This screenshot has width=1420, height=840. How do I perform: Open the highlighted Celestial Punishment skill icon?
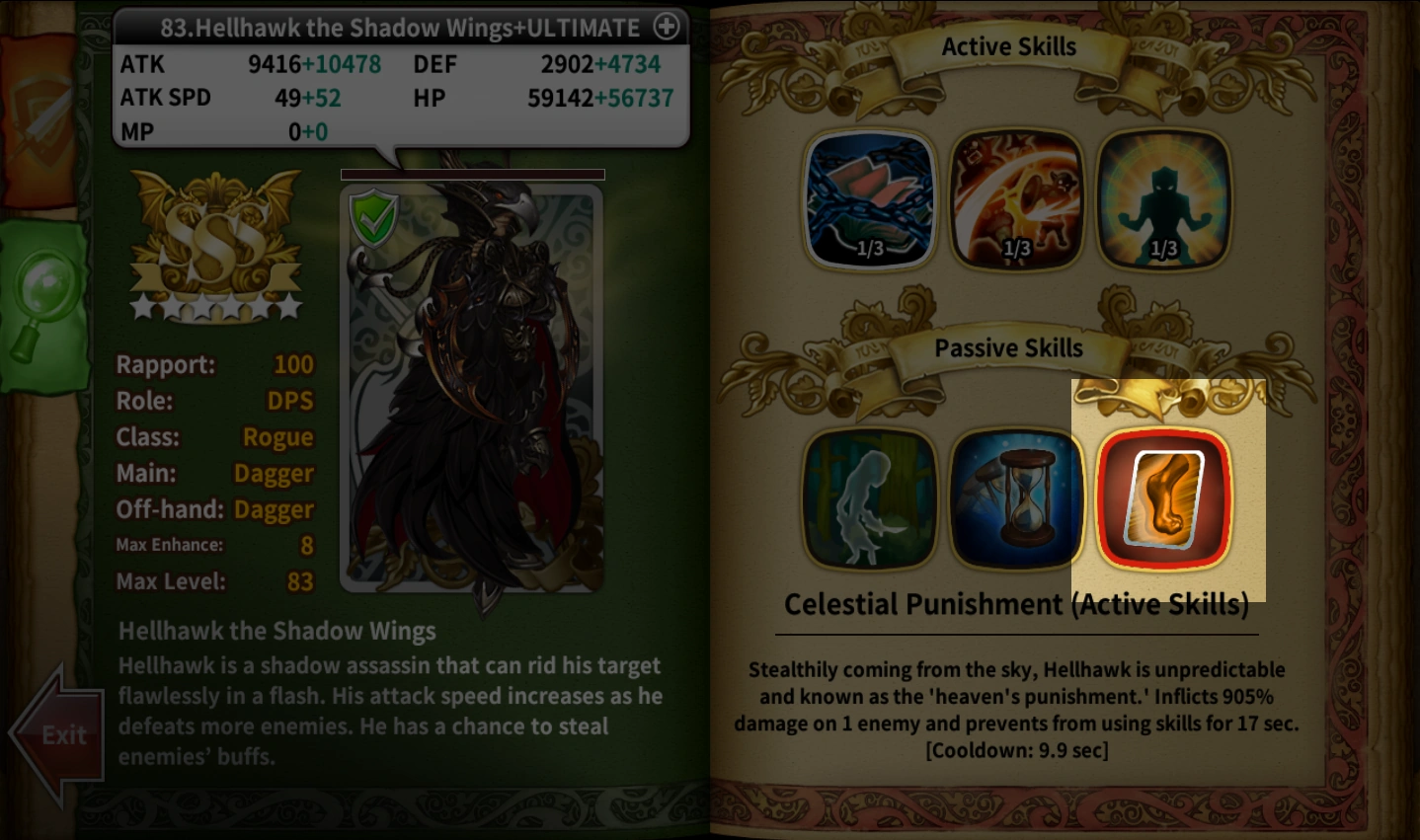tap(1165, 498)
